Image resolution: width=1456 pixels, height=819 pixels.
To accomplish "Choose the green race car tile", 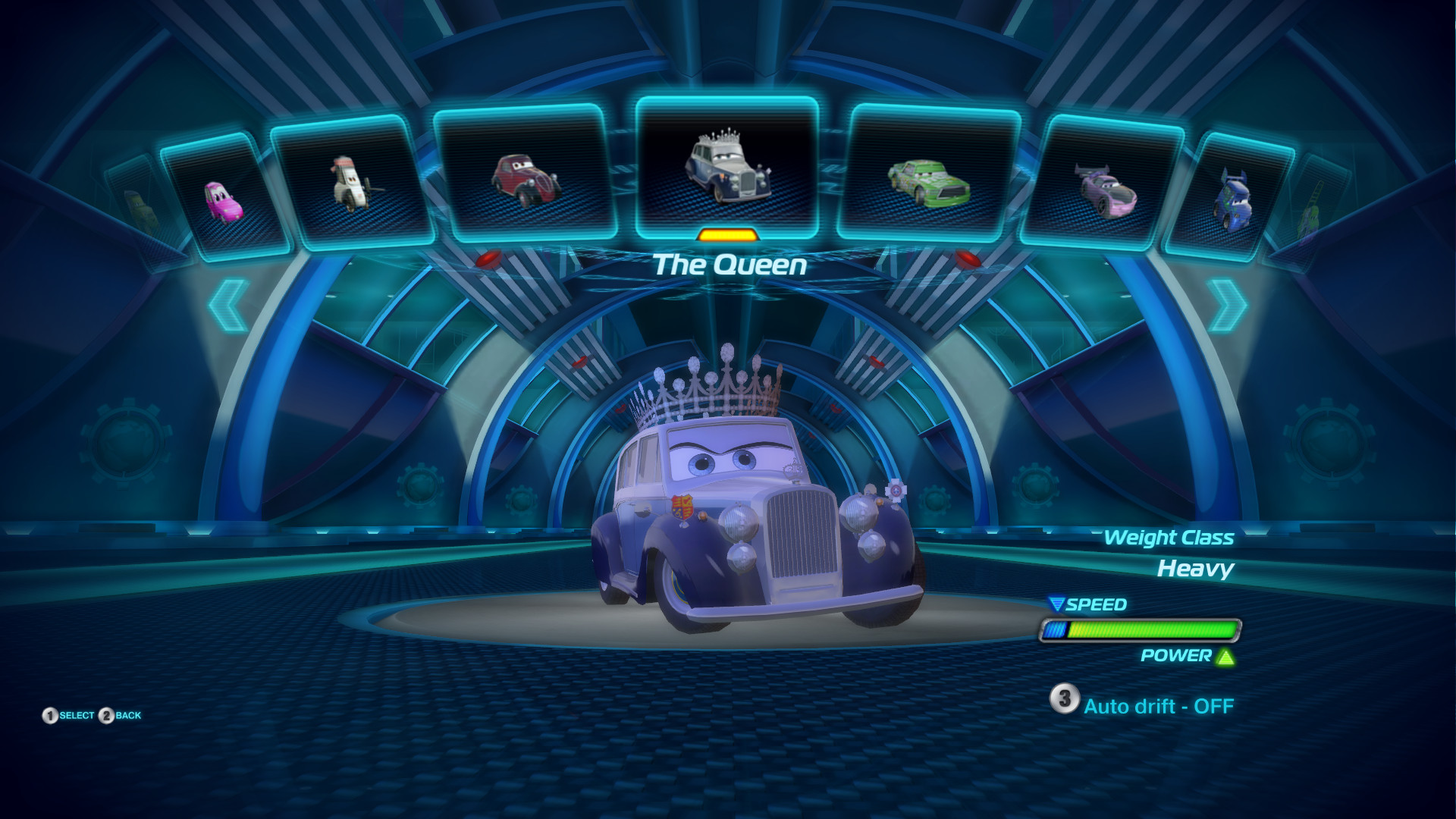I will pos(929,176).
